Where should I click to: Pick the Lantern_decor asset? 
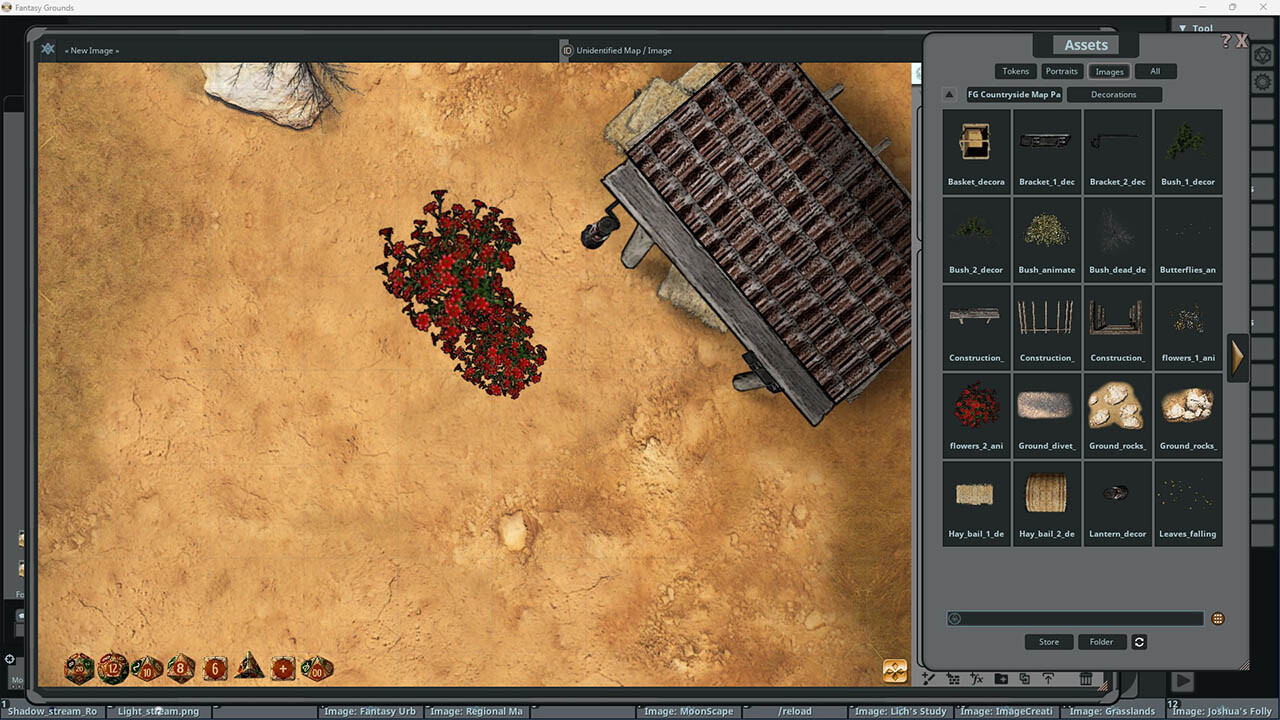(1117, 502)
